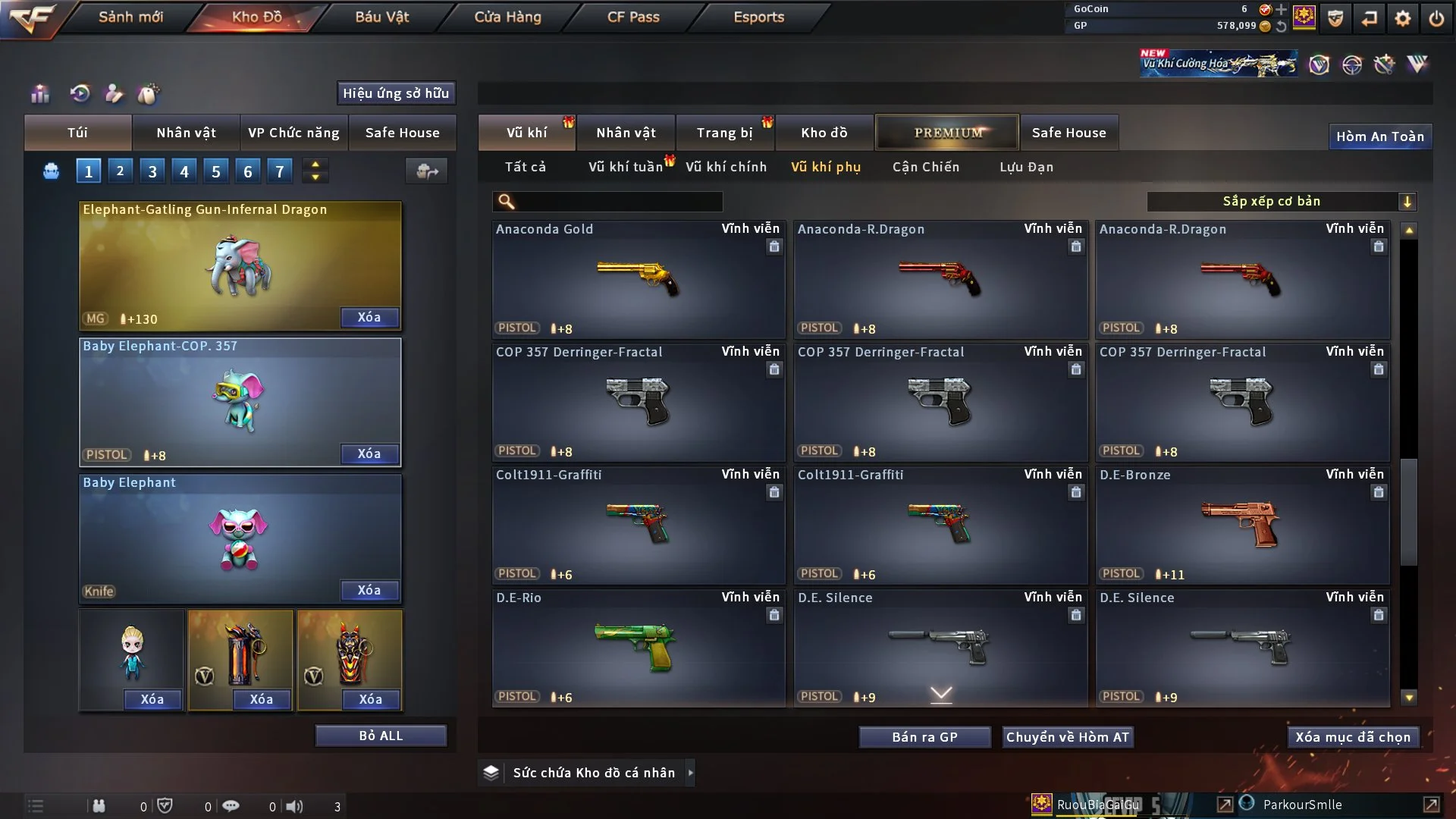Select bag slot number 3
The image size is (1456, 819).
click(x=152, y=171)
